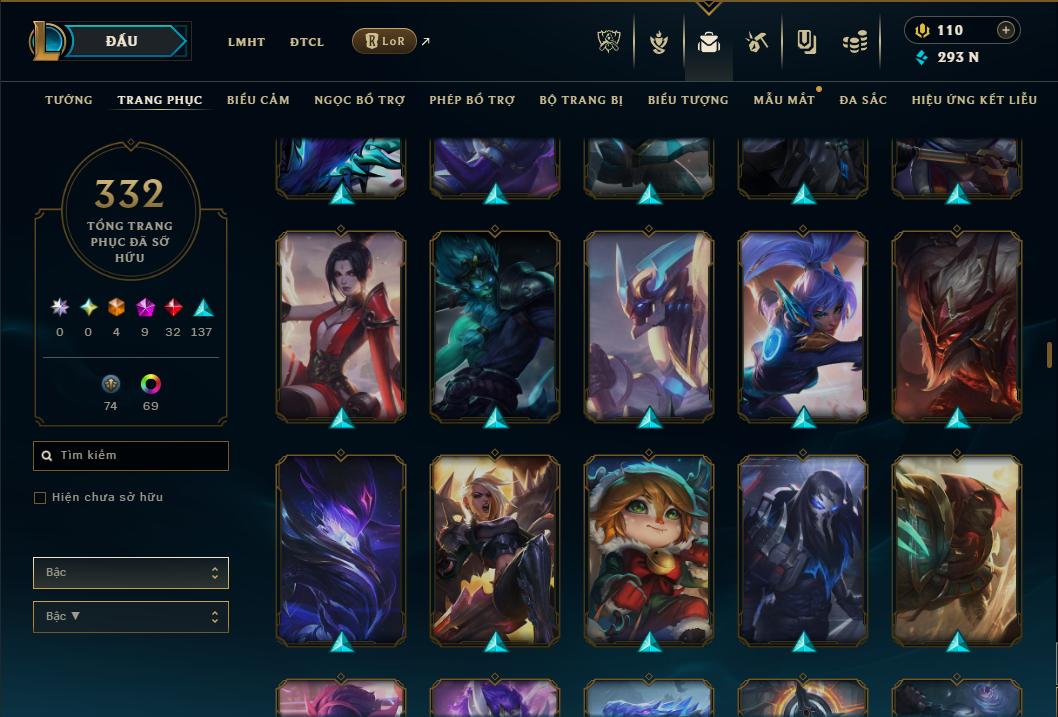The image size is (1058, 717).
Task: Switch to the ĐTCL tab
Action: (x=307, y=42)
